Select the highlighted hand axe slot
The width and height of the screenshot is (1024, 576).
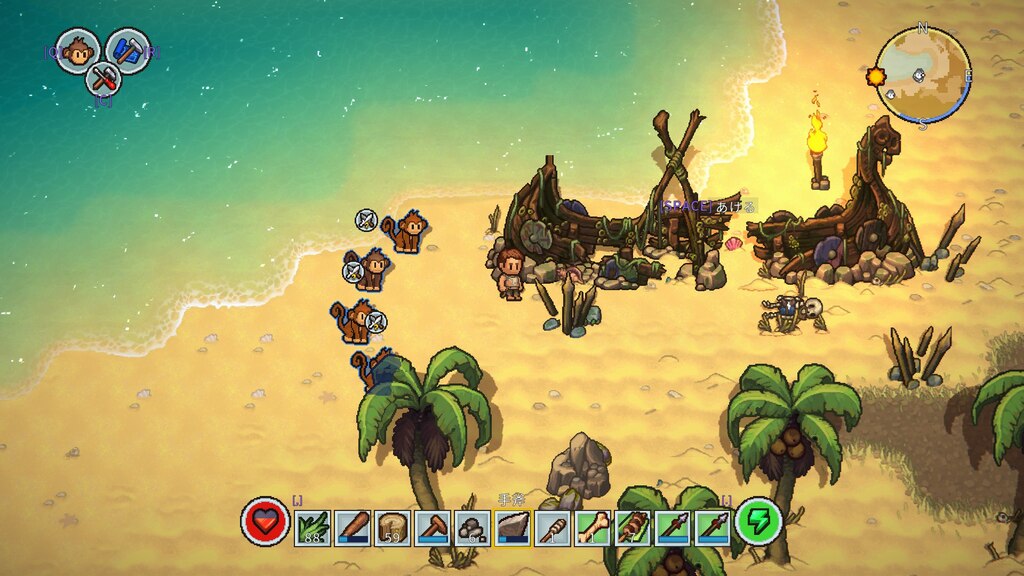pos(512,527)
